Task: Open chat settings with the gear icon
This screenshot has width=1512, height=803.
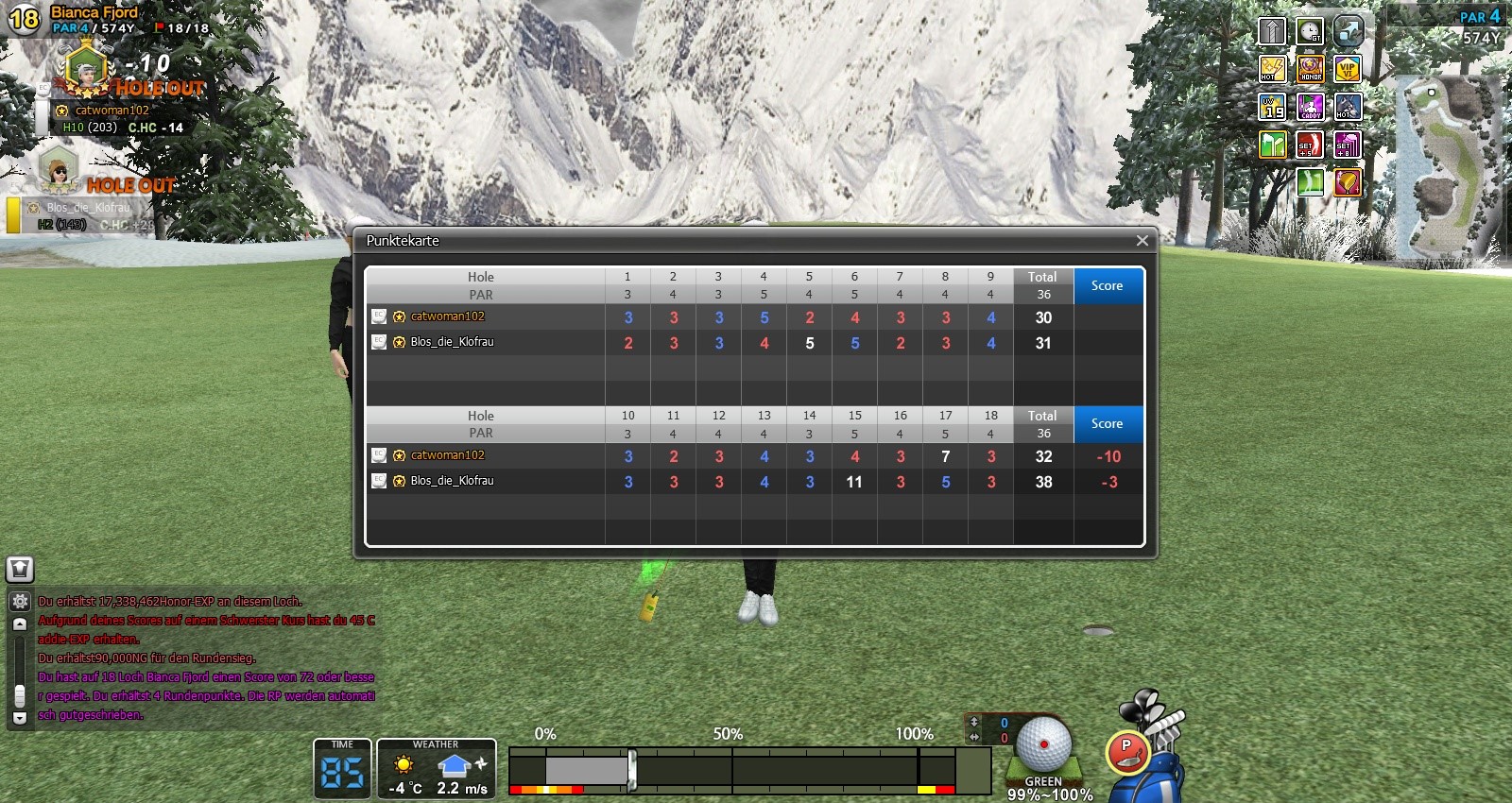Action: pos(20,601)
